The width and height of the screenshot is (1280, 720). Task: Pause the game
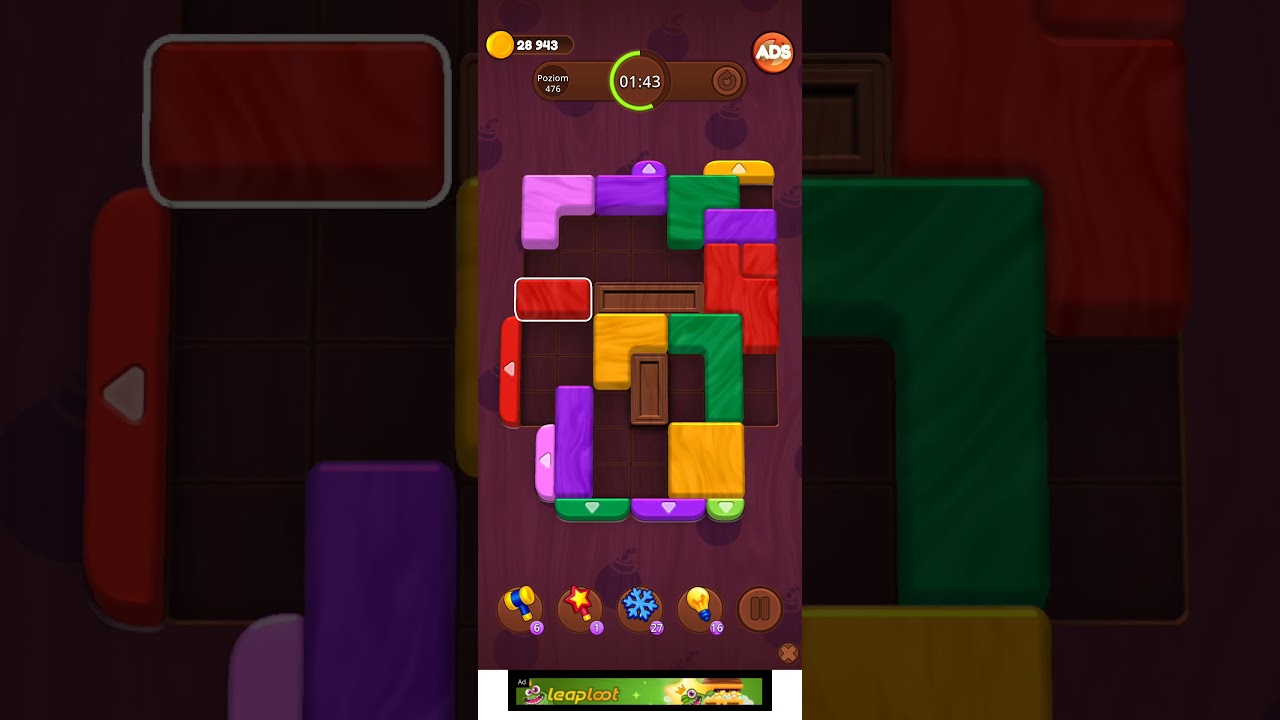pyautogui.click(x=760, y=608)
